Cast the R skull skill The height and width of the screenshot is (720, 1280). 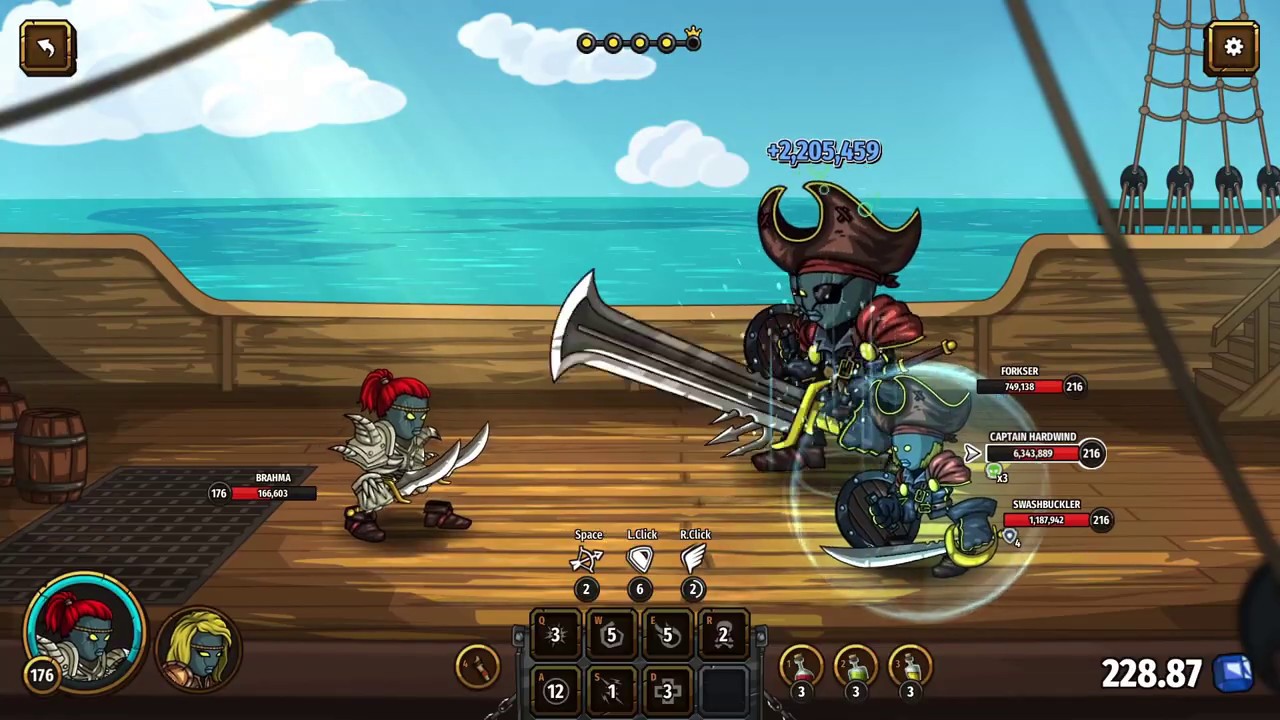[x=722, y=635]
